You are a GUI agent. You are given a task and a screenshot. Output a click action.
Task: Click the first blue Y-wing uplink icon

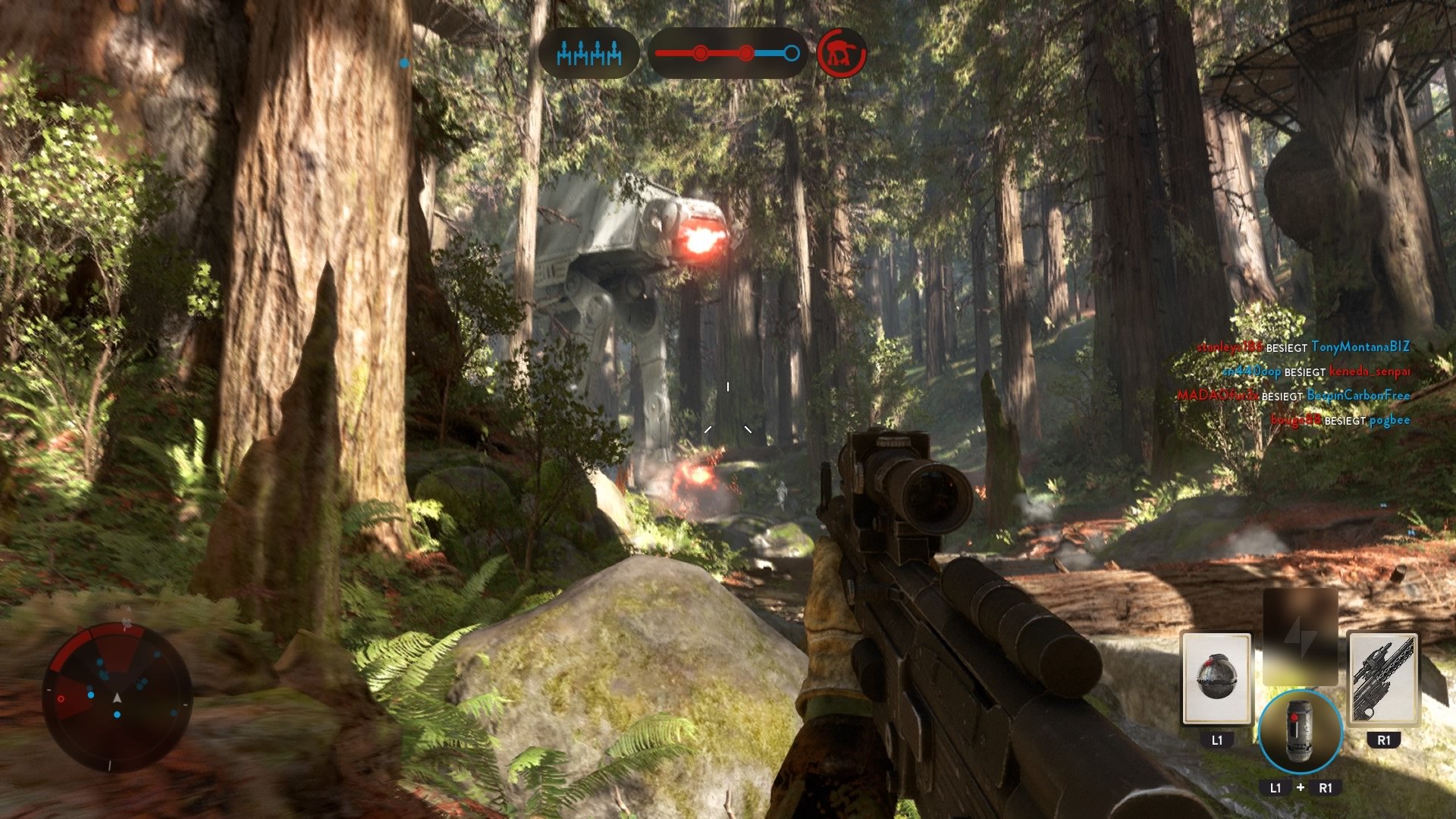pos(565,52)
